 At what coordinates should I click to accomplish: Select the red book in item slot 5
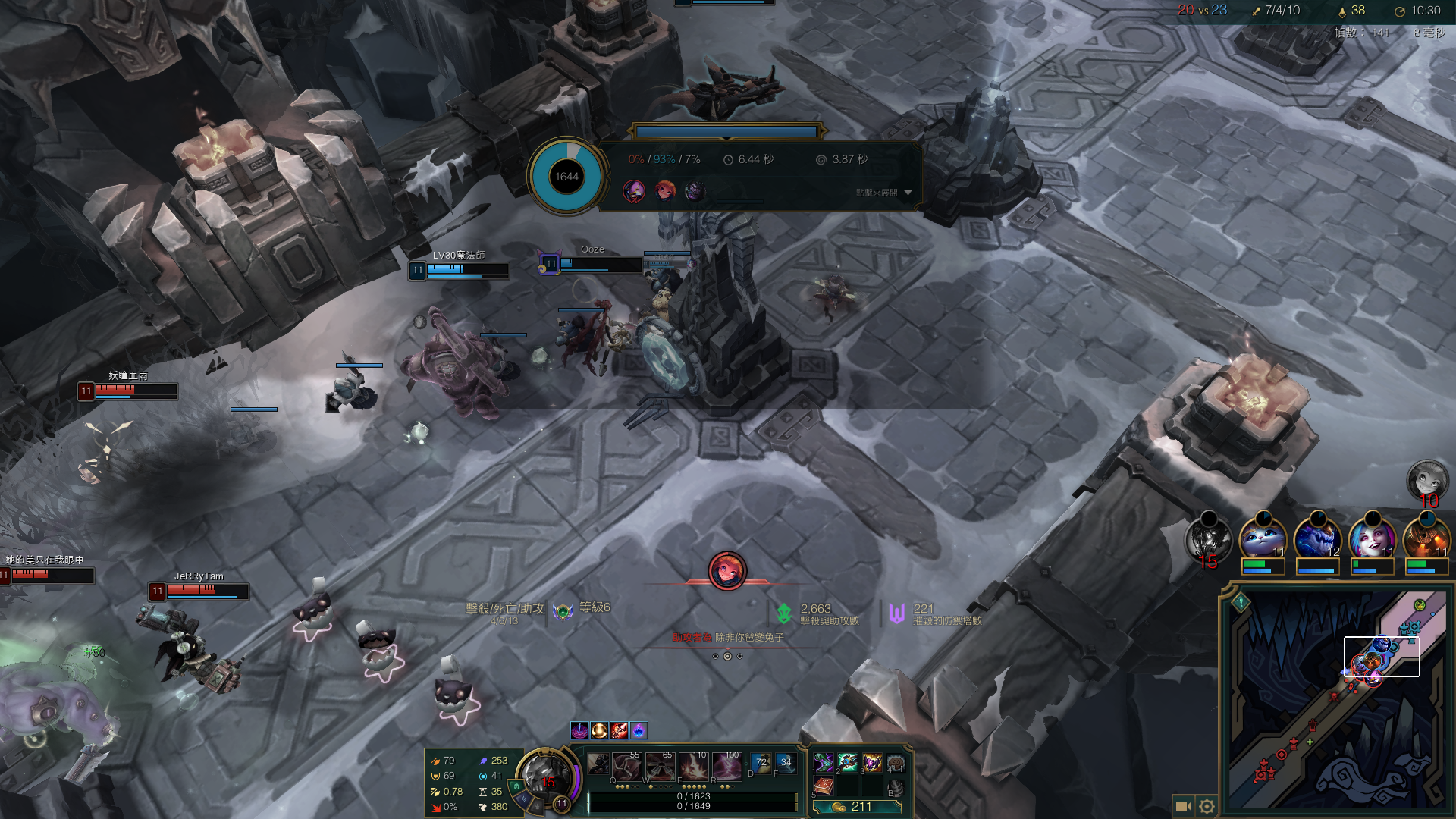[x=824, y=786]
